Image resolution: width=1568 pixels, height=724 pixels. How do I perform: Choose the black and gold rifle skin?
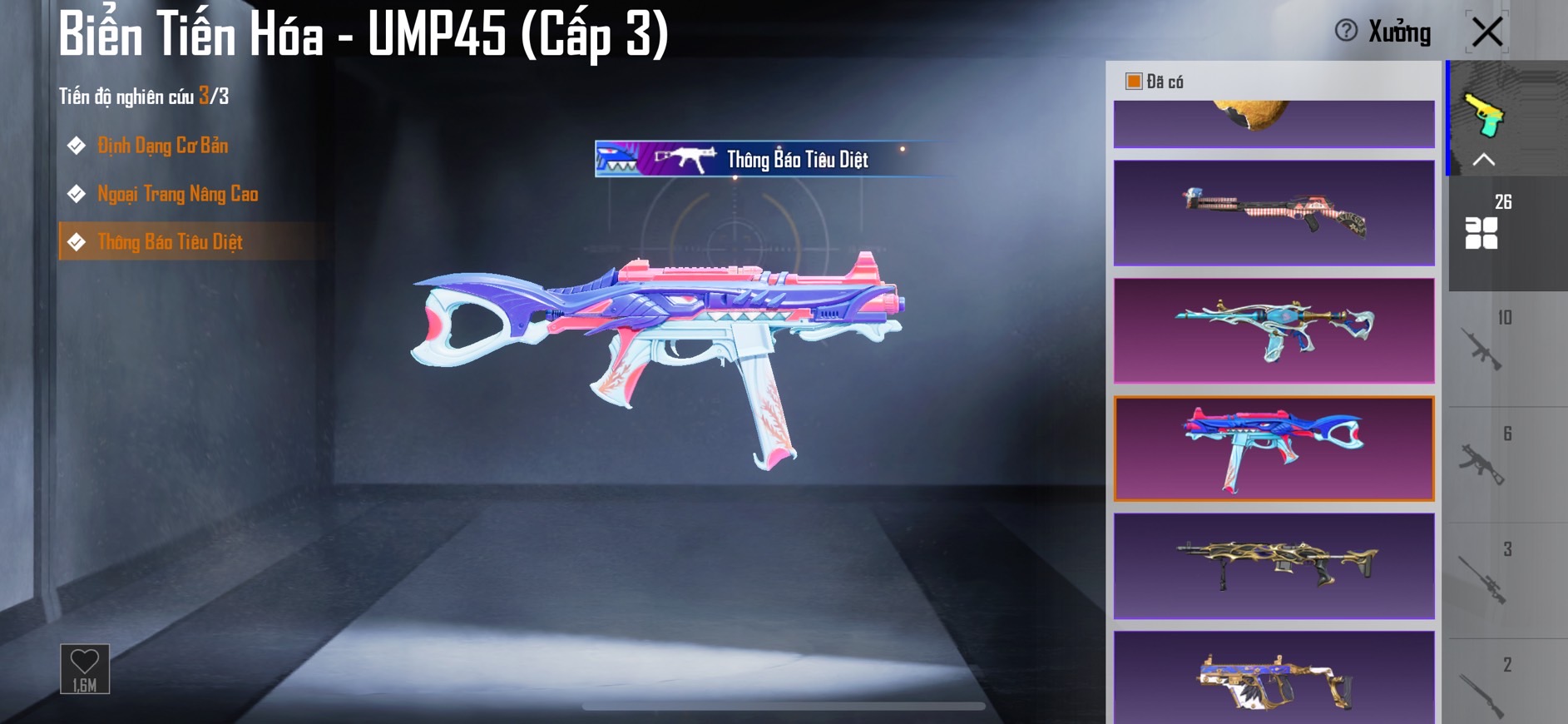point(1274,566)
